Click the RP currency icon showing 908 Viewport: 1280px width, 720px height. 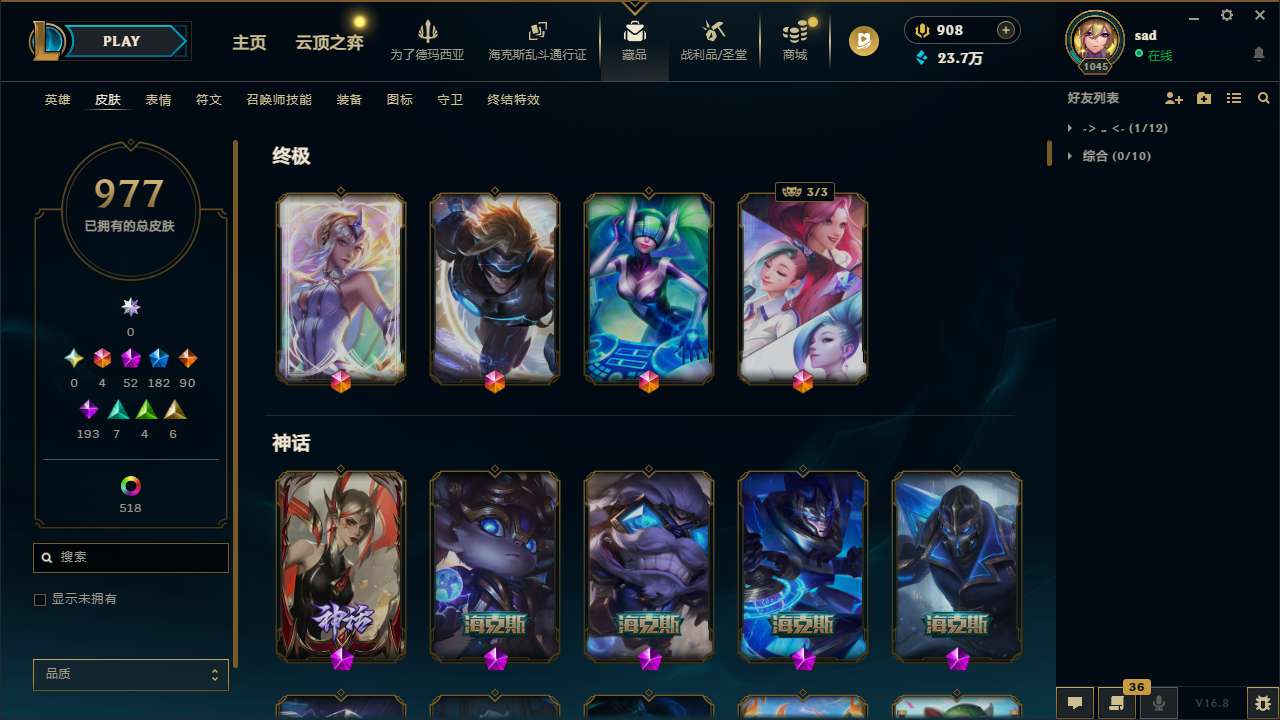[921, 29]
